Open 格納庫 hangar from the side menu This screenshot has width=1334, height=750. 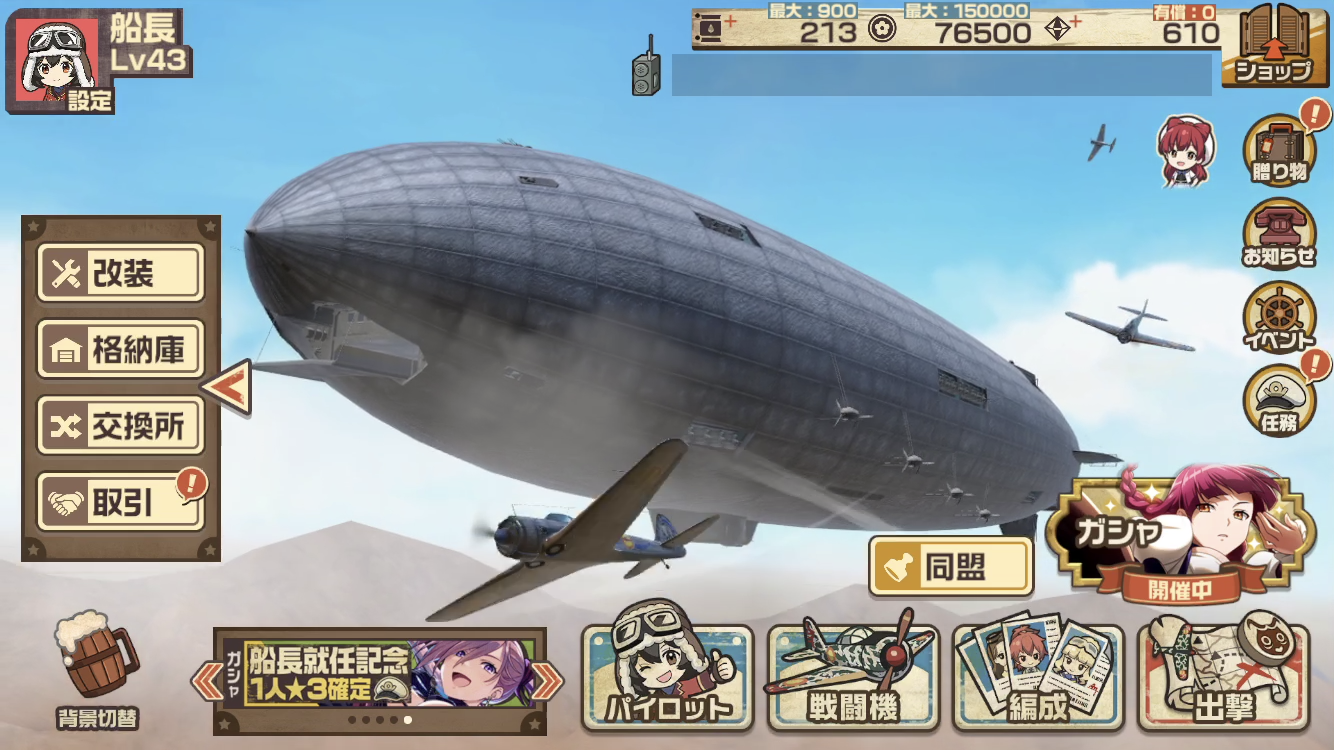point(120,349)
